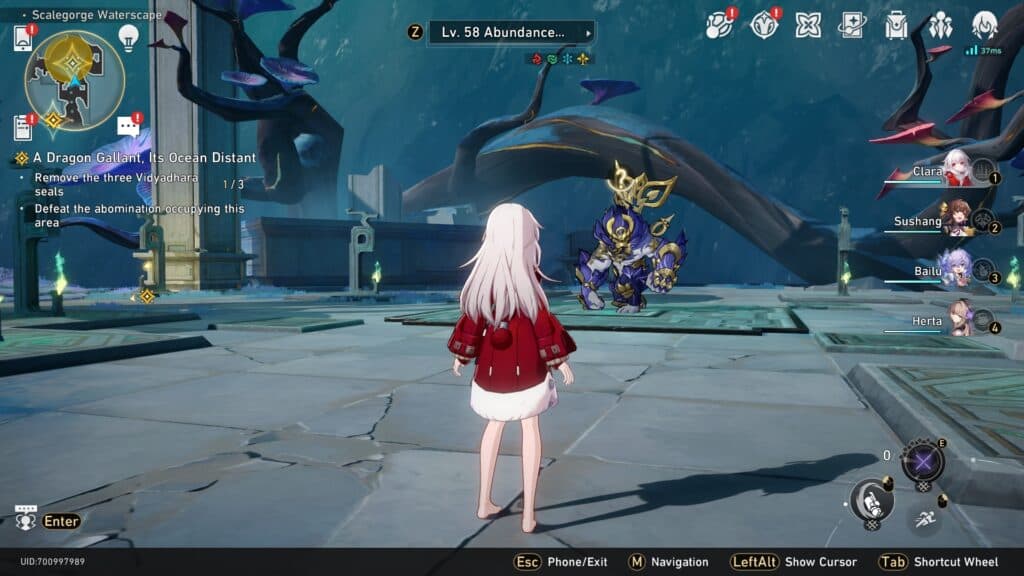Switch to Herta in the party list
The width and height of the screenshot is (1024, 576).
[956, 319]
